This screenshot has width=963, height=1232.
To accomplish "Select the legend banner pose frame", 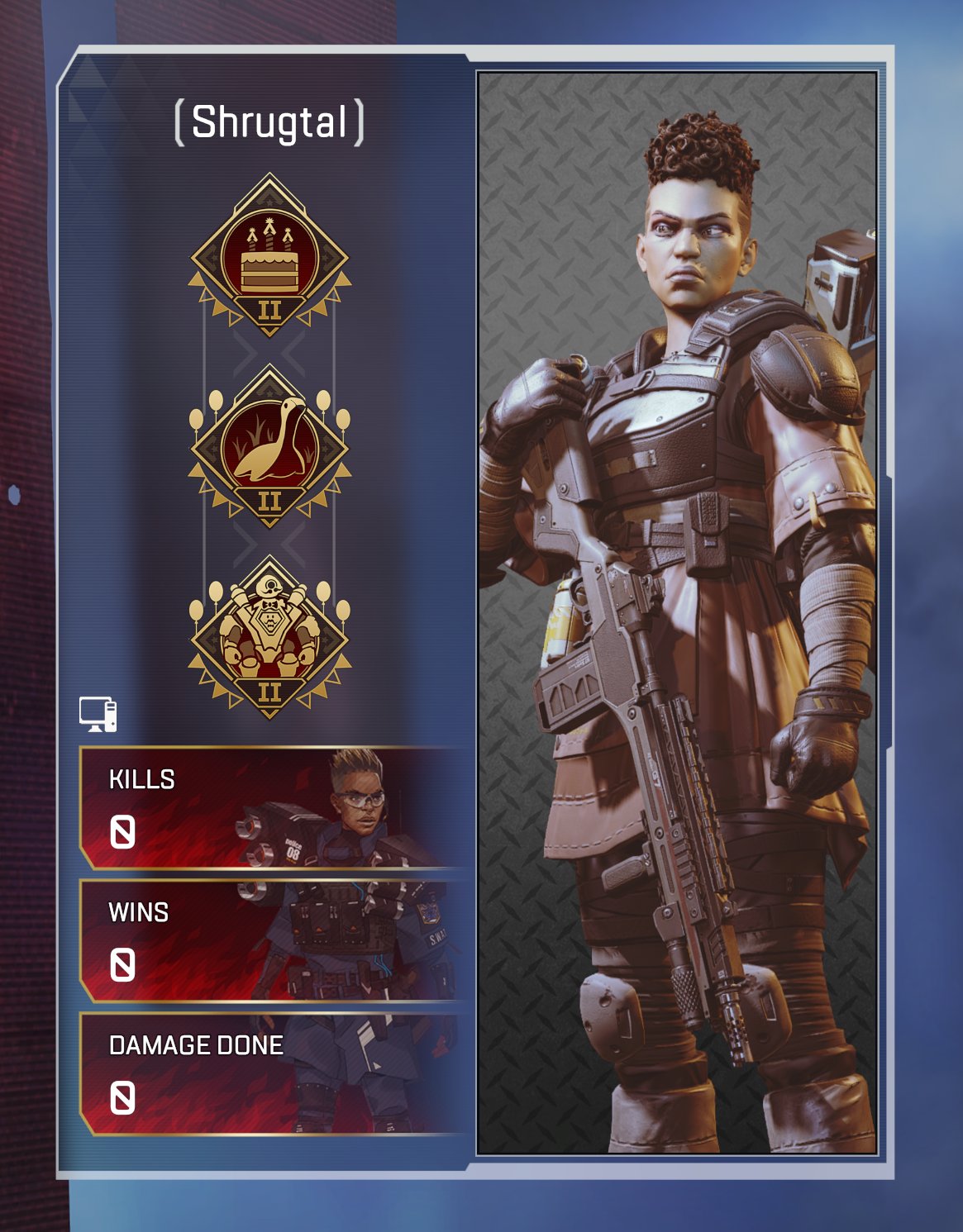I will pos(677,613).
